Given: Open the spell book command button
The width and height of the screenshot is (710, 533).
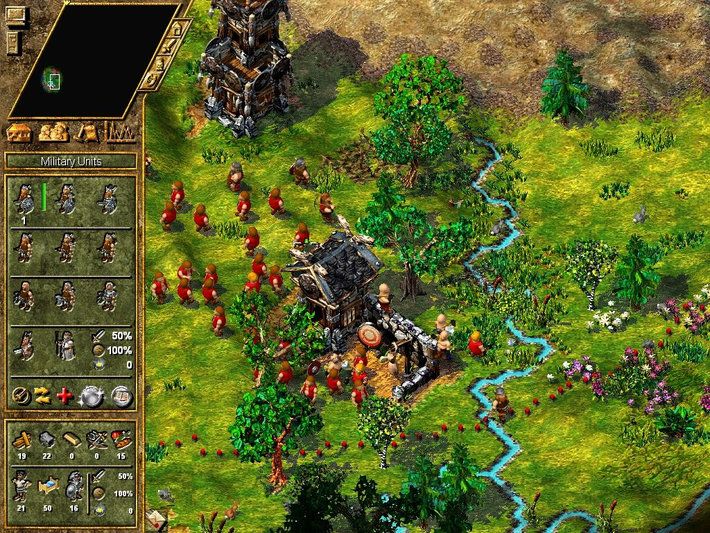Looking at the screenshot, I should pos(120,394).
